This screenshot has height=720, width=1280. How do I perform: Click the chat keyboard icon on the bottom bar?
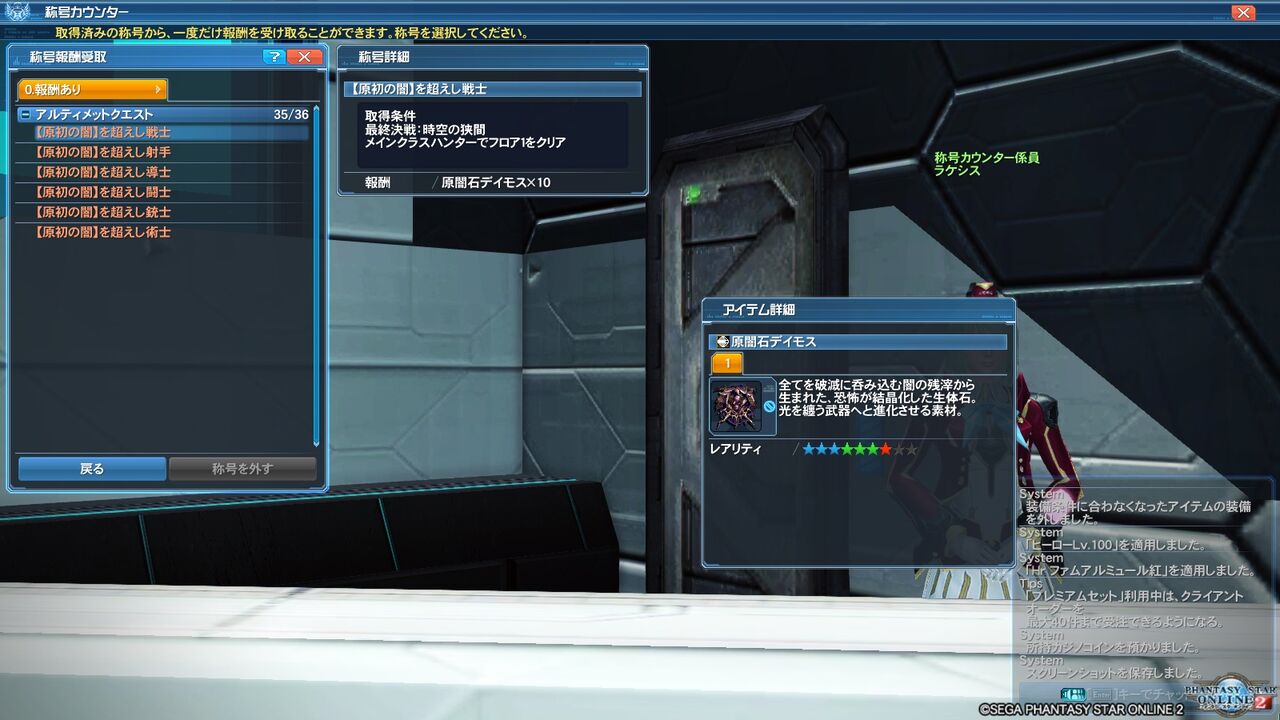1072,694
